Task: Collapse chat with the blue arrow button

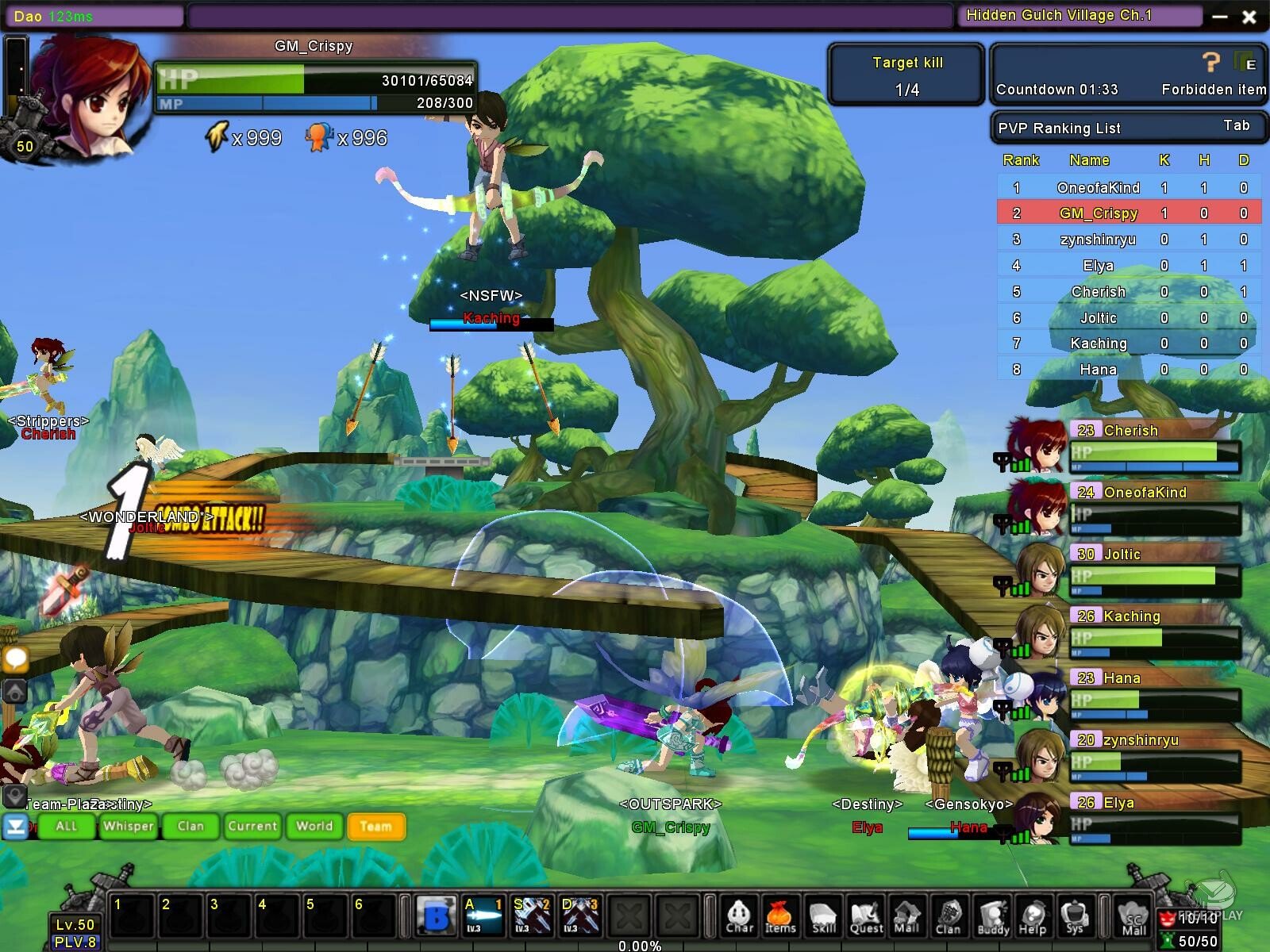Action: coord(15,827)
